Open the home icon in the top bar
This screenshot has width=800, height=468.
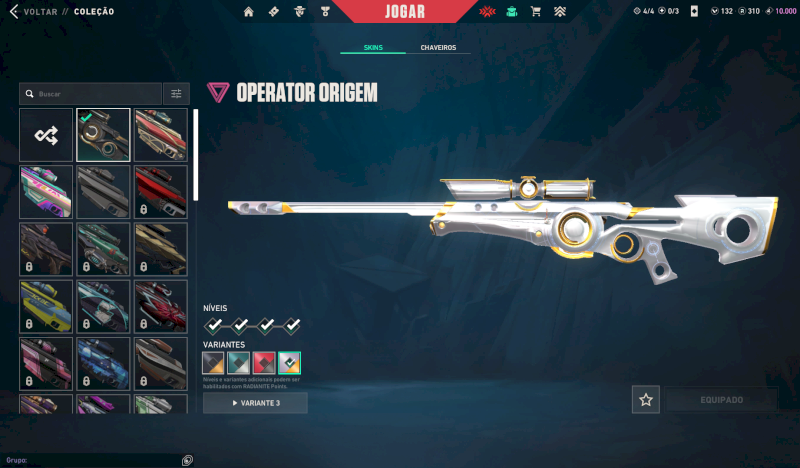(x=248, y=12)
